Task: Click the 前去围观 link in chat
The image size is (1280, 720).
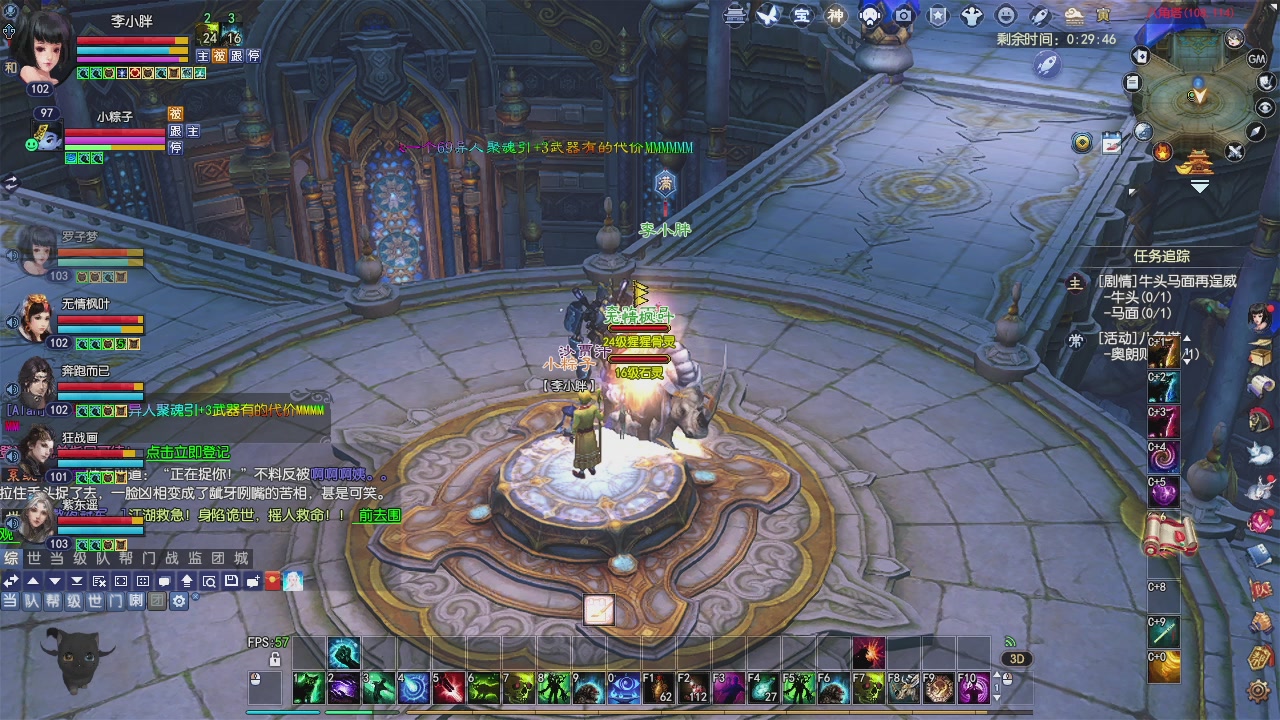Action: [x=380, y=515]
